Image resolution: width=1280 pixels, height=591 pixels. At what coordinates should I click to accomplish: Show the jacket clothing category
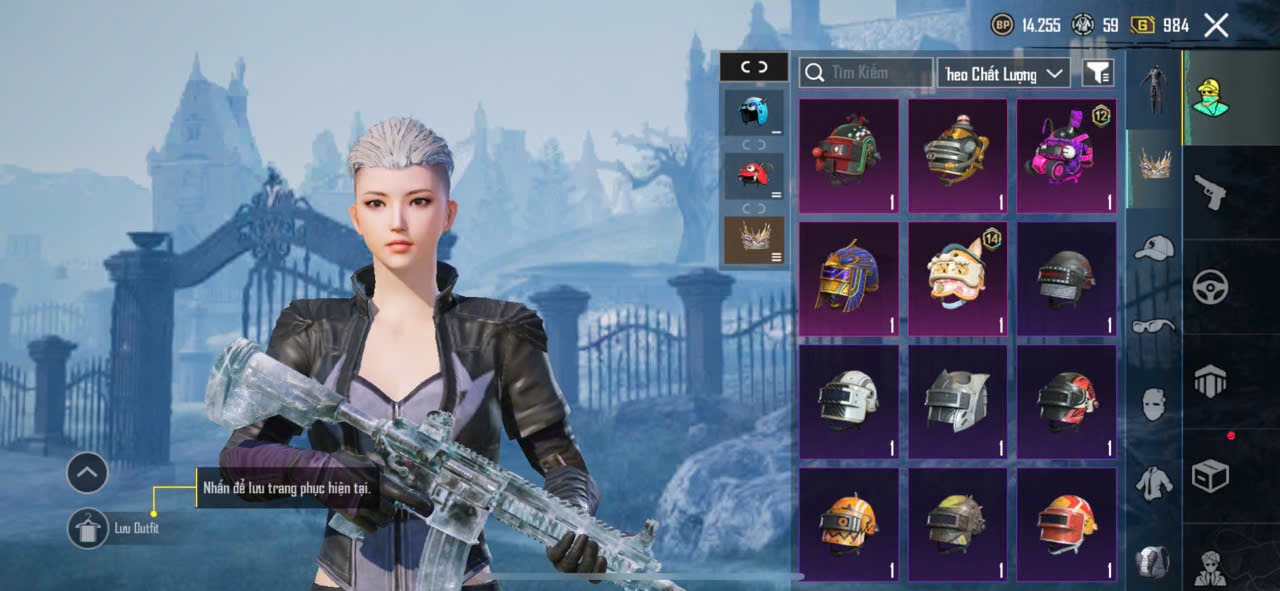[1154, 483]
